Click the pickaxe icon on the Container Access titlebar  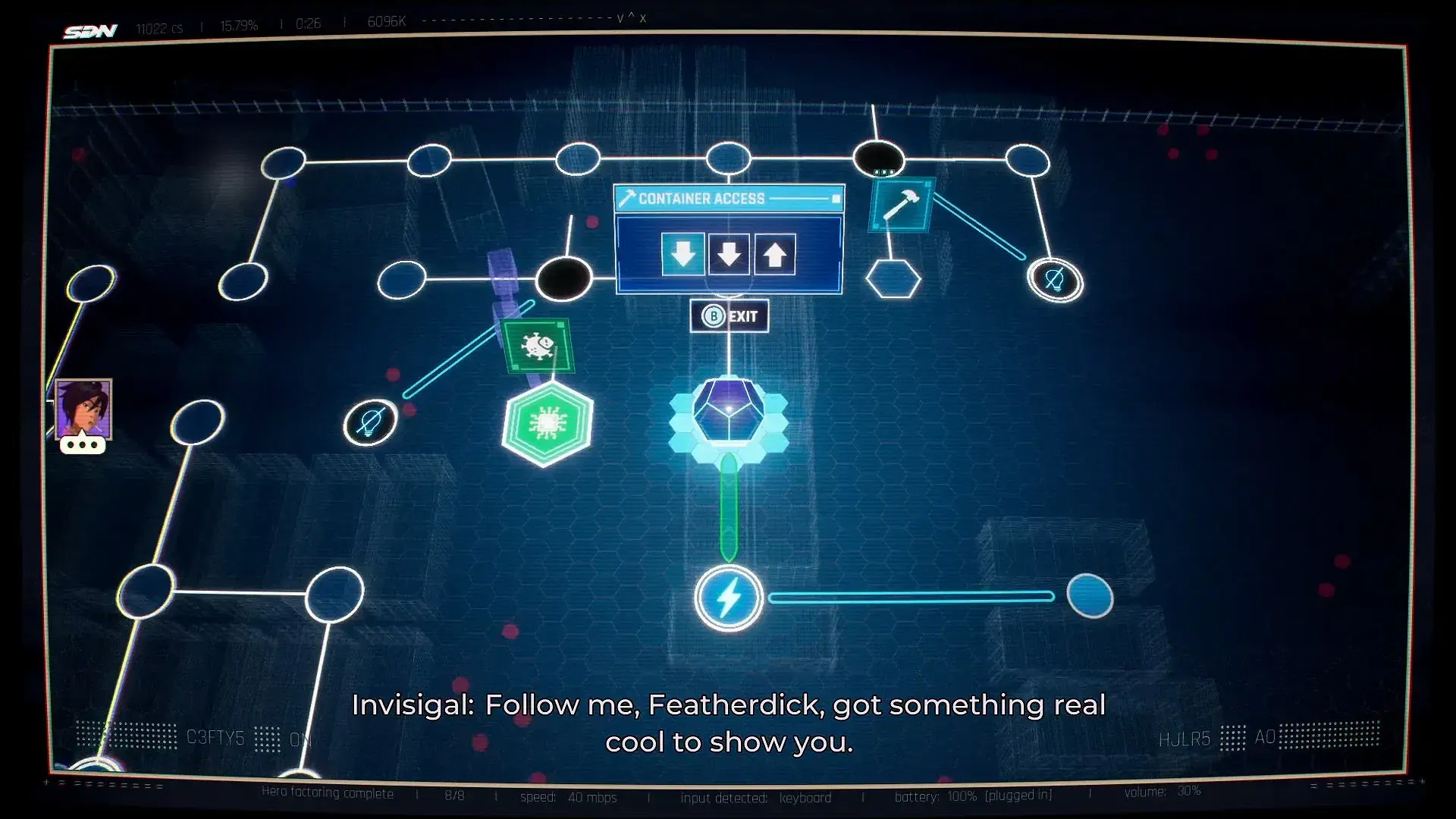627,198
